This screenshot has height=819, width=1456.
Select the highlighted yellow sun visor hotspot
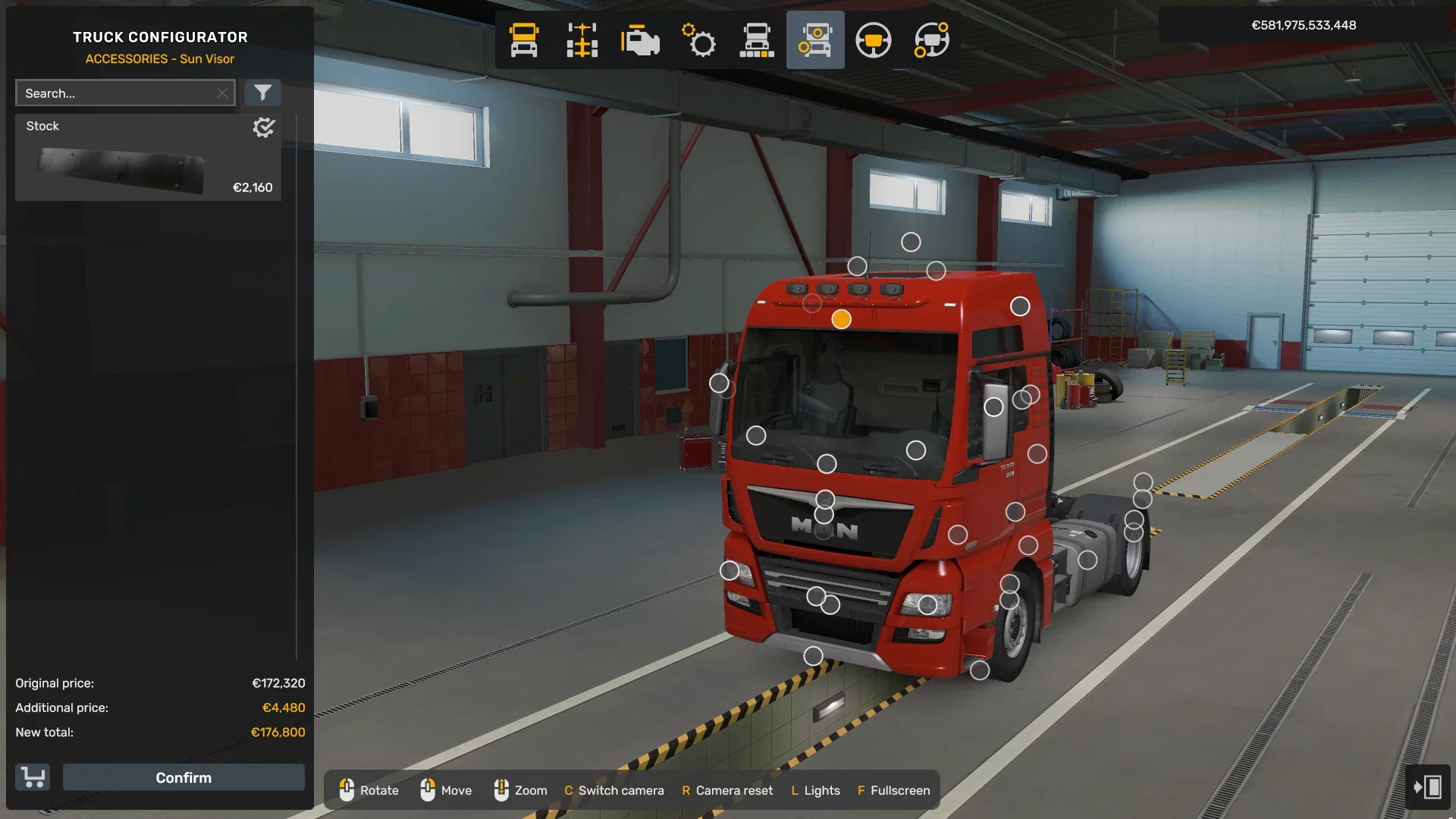click(x=840, y=320)
